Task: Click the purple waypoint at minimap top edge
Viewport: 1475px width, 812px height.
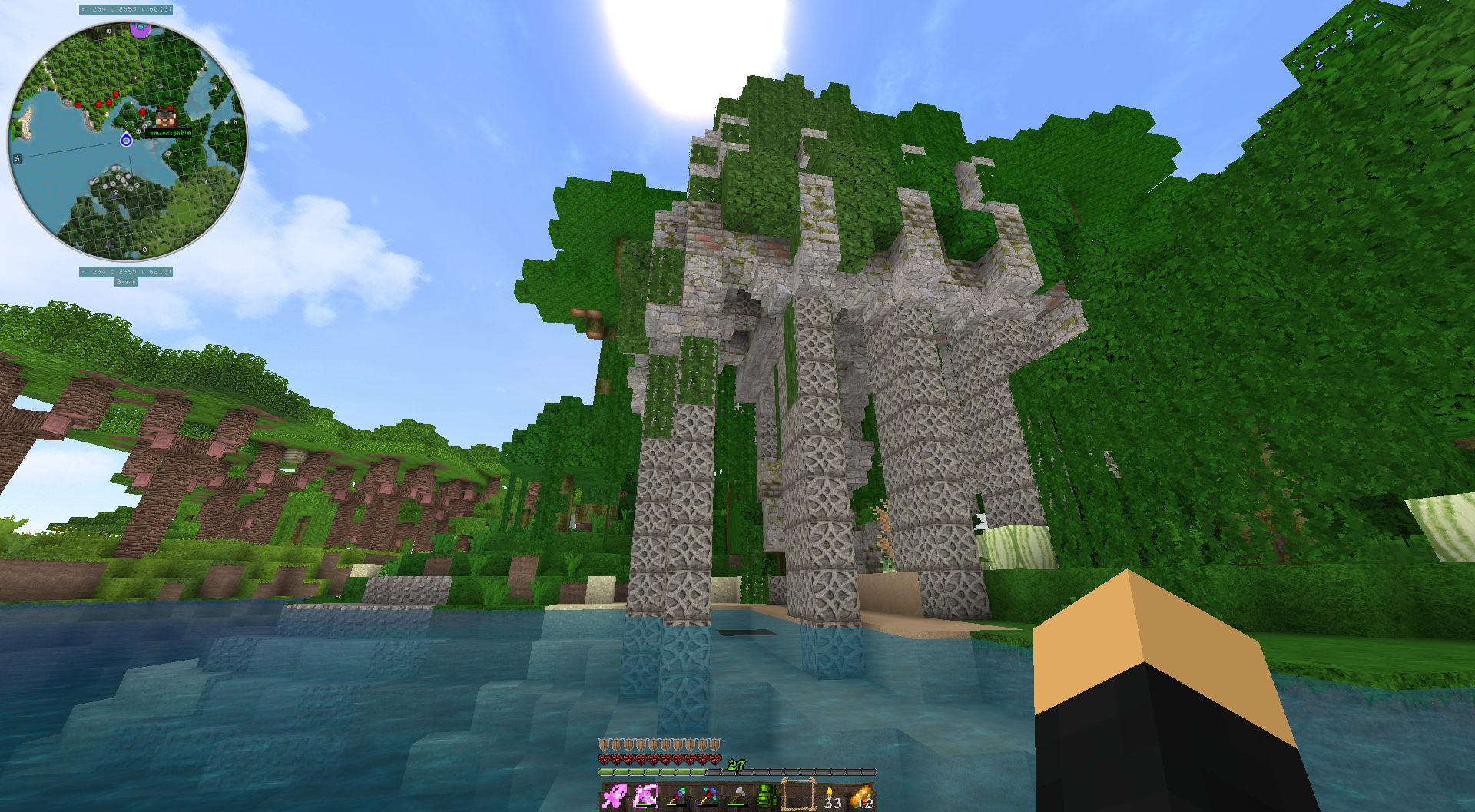Action: click(x=139, y=29)
